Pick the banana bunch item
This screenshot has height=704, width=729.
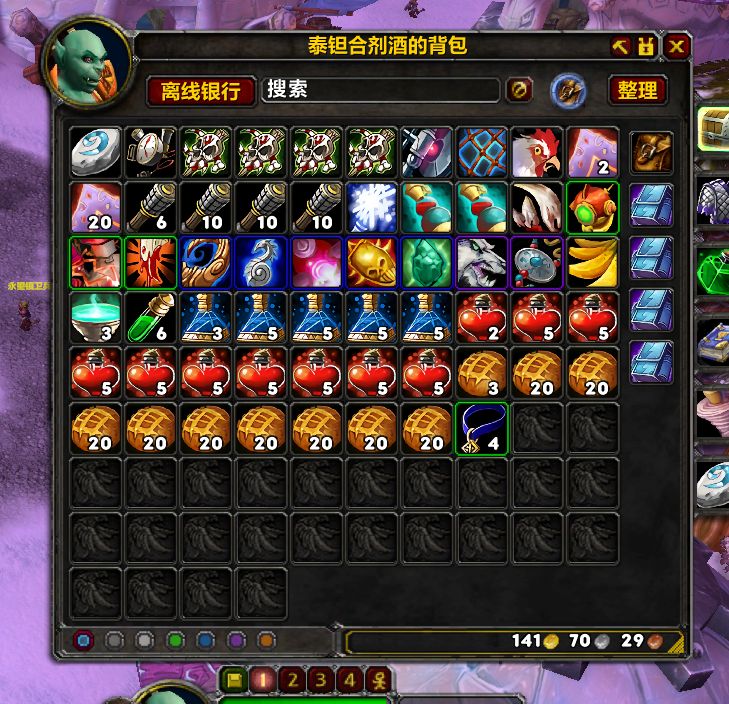[592, 261]
